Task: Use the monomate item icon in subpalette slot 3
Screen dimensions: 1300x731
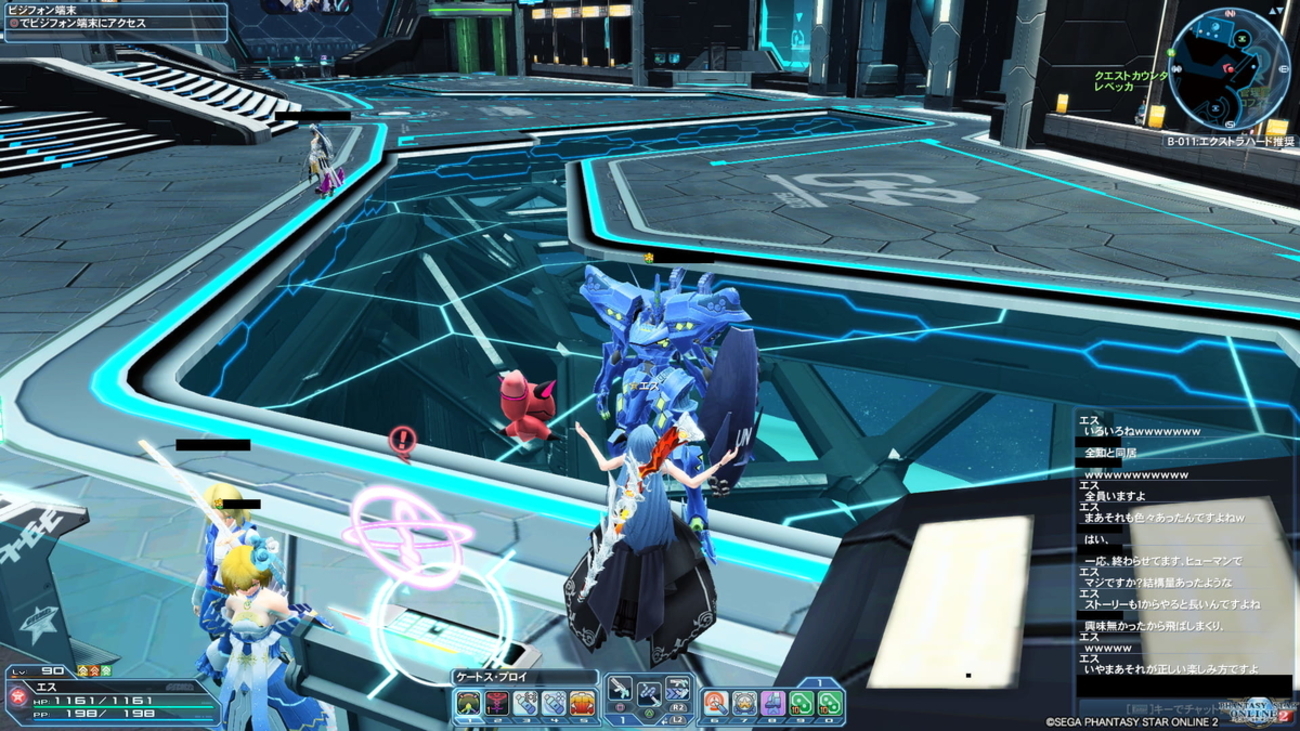Action: point(523,702)
